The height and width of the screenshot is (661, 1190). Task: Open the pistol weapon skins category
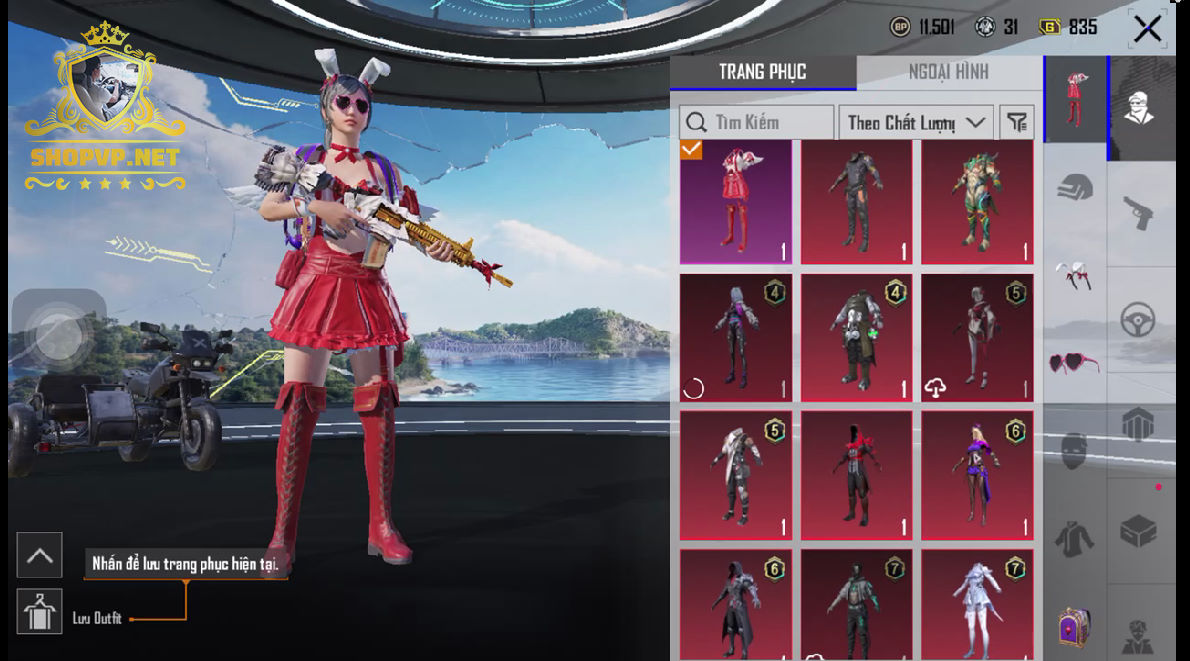[1140, 212]
